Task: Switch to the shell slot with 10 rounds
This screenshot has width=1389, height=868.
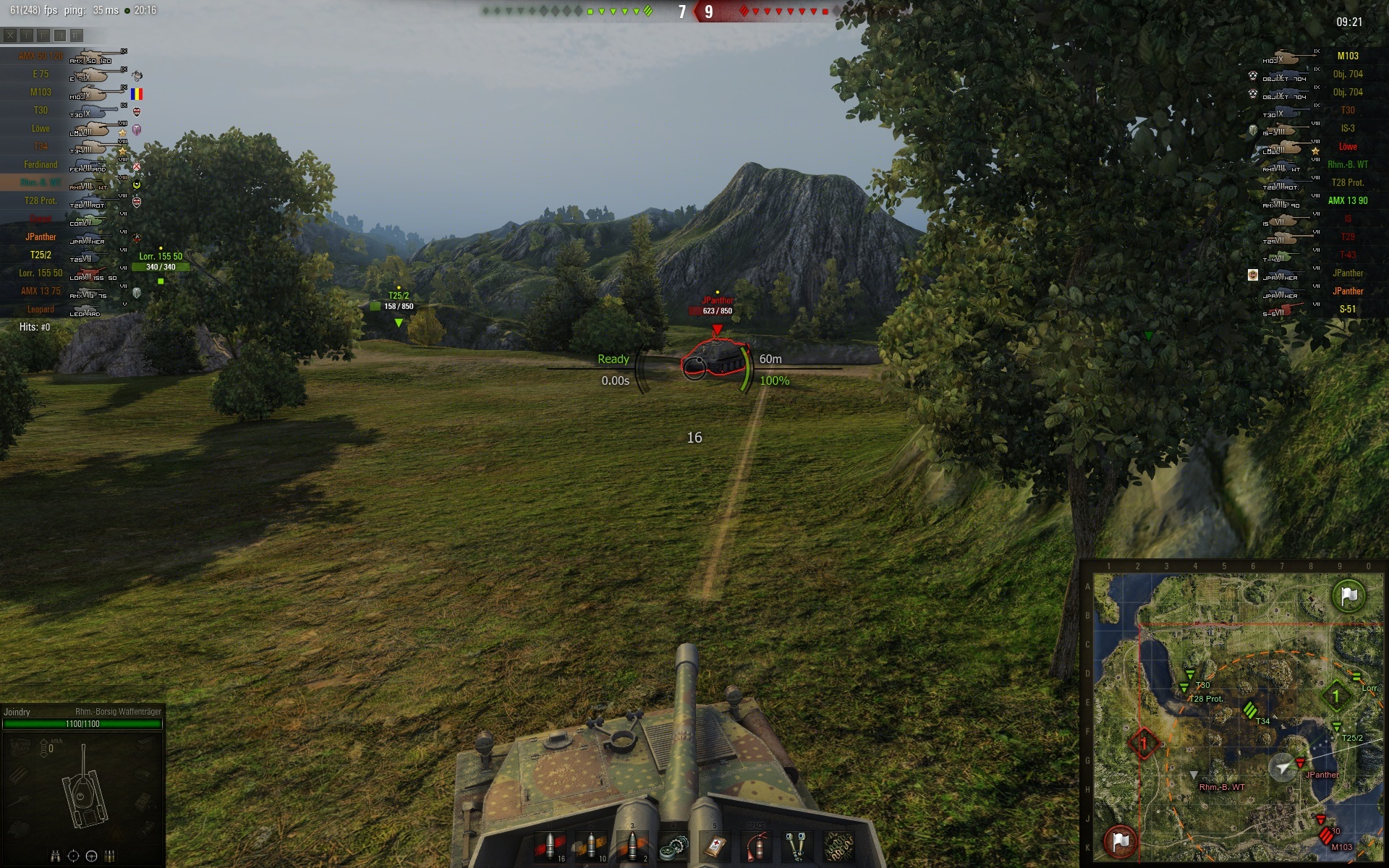Action: click(591, 846)
